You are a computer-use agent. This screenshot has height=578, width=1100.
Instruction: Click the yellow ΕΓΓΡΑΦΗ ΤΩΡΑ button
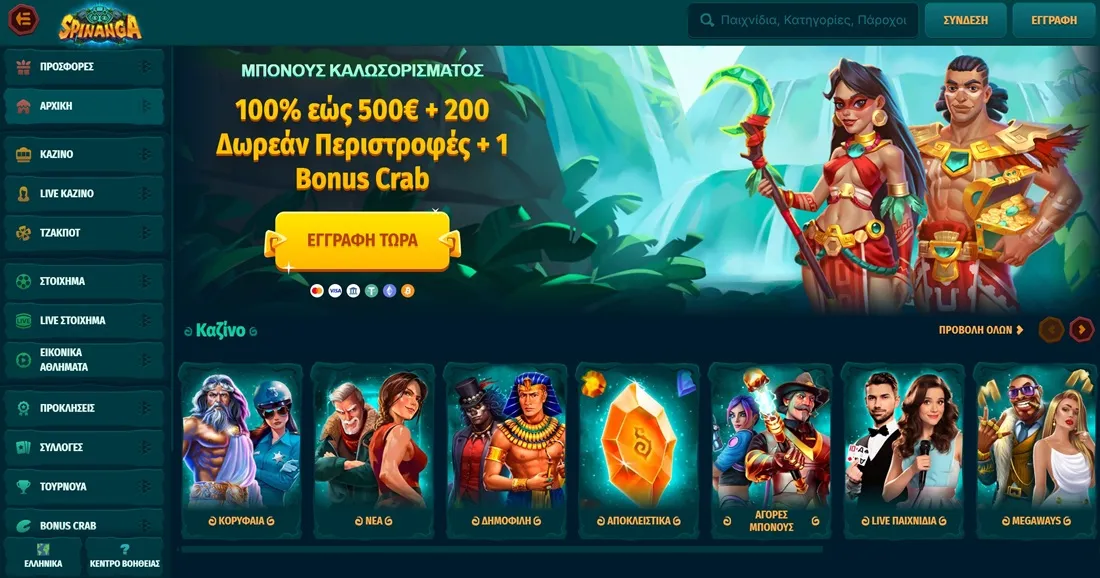(x=362, y=241)
